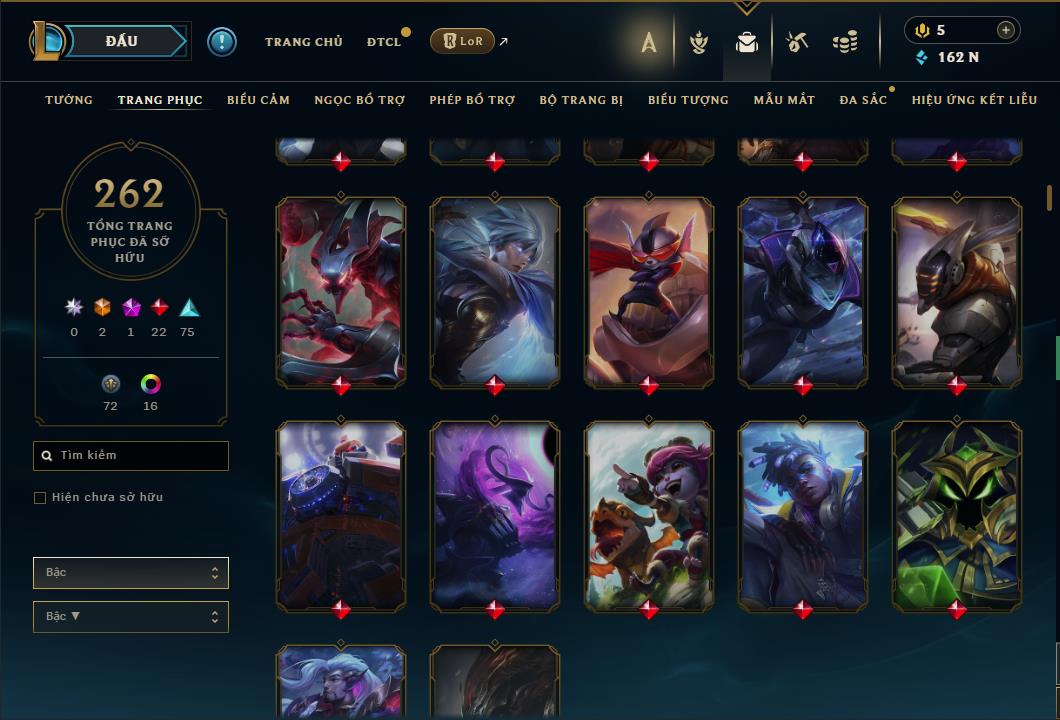Open the Bậc filter dropdown
This screenshot has width=1060, height=720.
(131, 573)
